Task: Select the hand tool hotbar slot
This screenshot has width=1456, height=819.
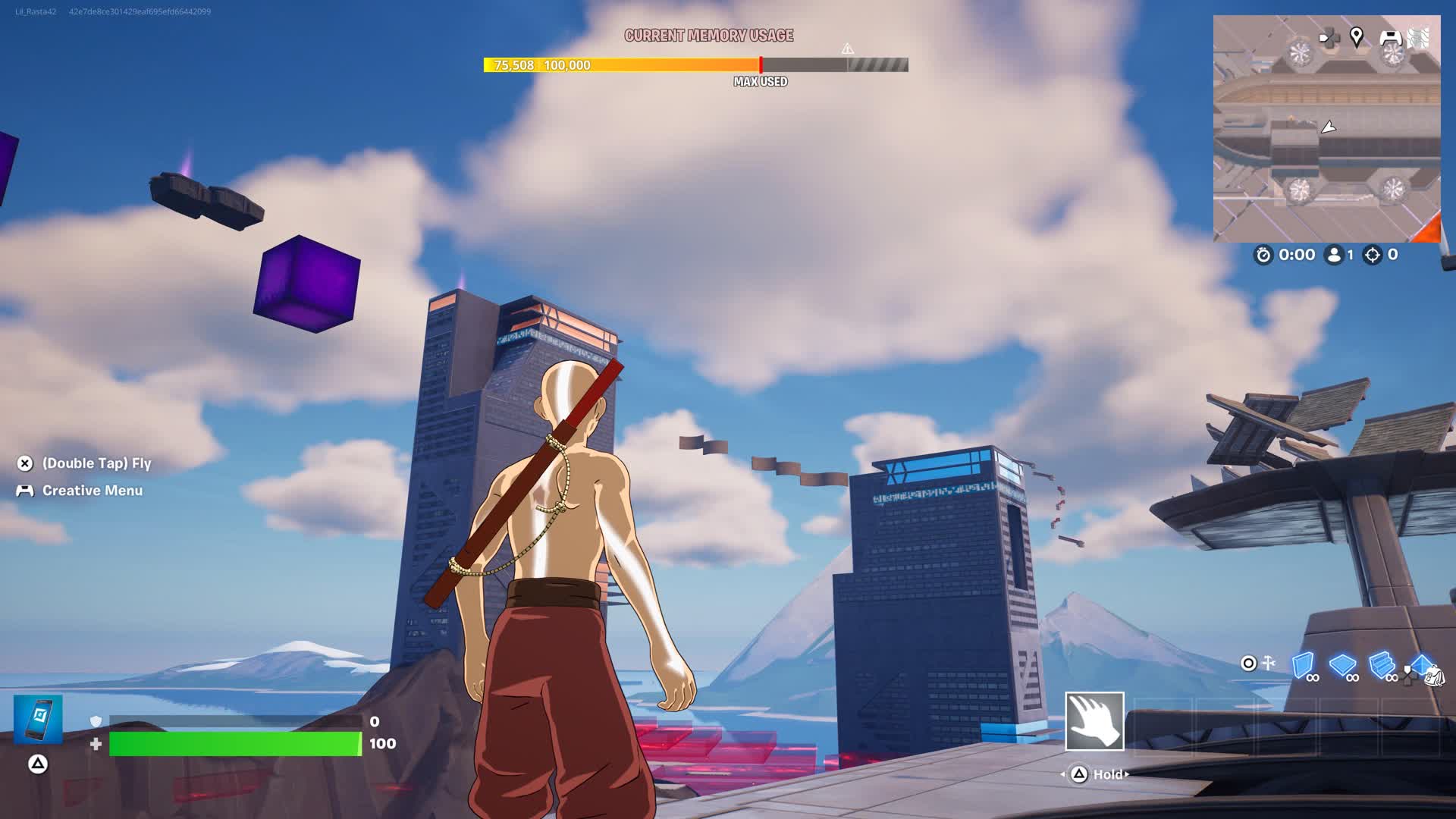Action: [1094, 721]
